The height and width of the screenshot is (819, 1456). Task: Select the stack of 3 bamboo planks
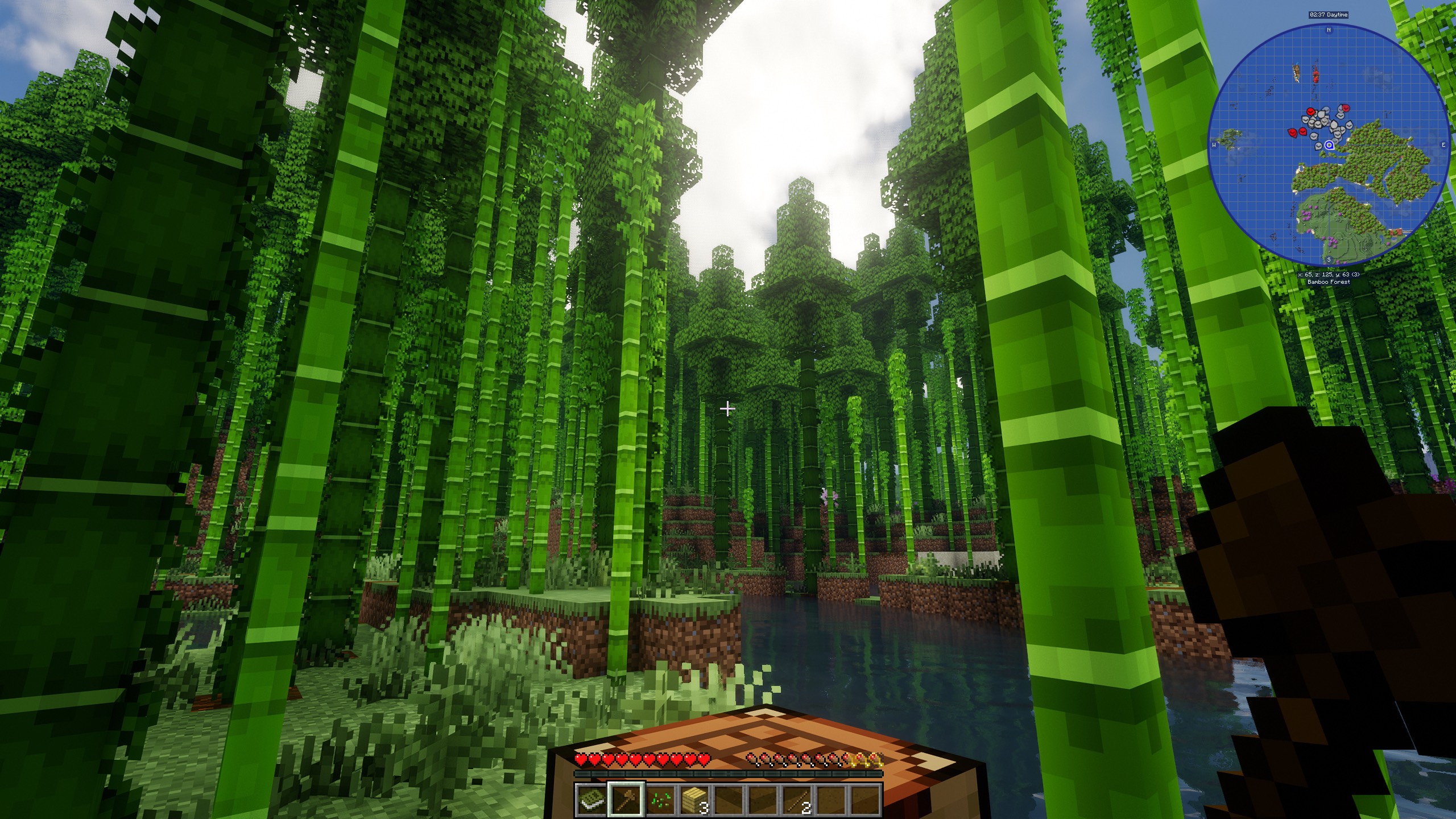click(x=694, y=800)
